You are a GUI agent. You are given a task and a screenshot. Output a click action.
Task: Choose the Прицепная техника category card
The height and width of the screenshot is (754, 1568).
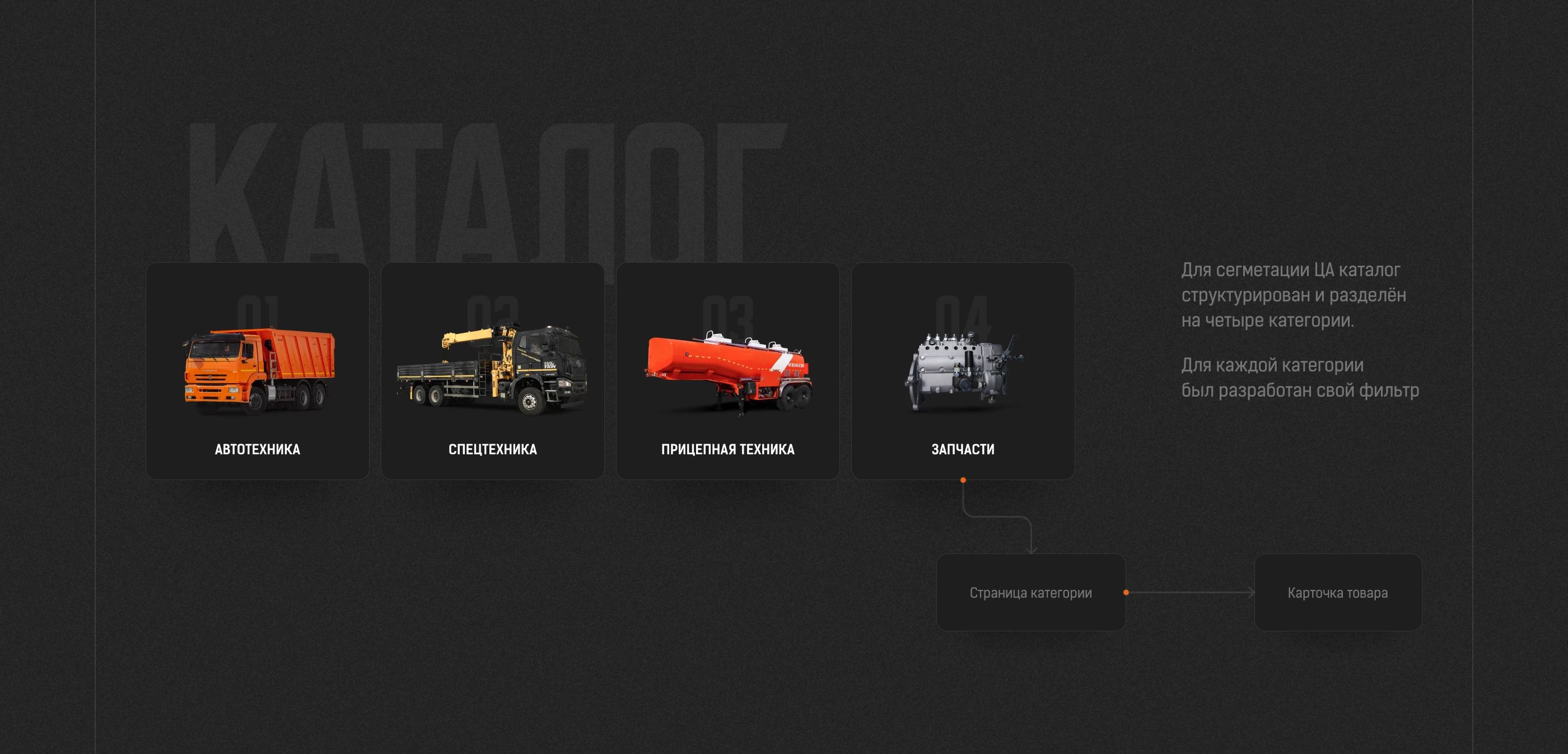pyautogui.click(x=727, y=371)
